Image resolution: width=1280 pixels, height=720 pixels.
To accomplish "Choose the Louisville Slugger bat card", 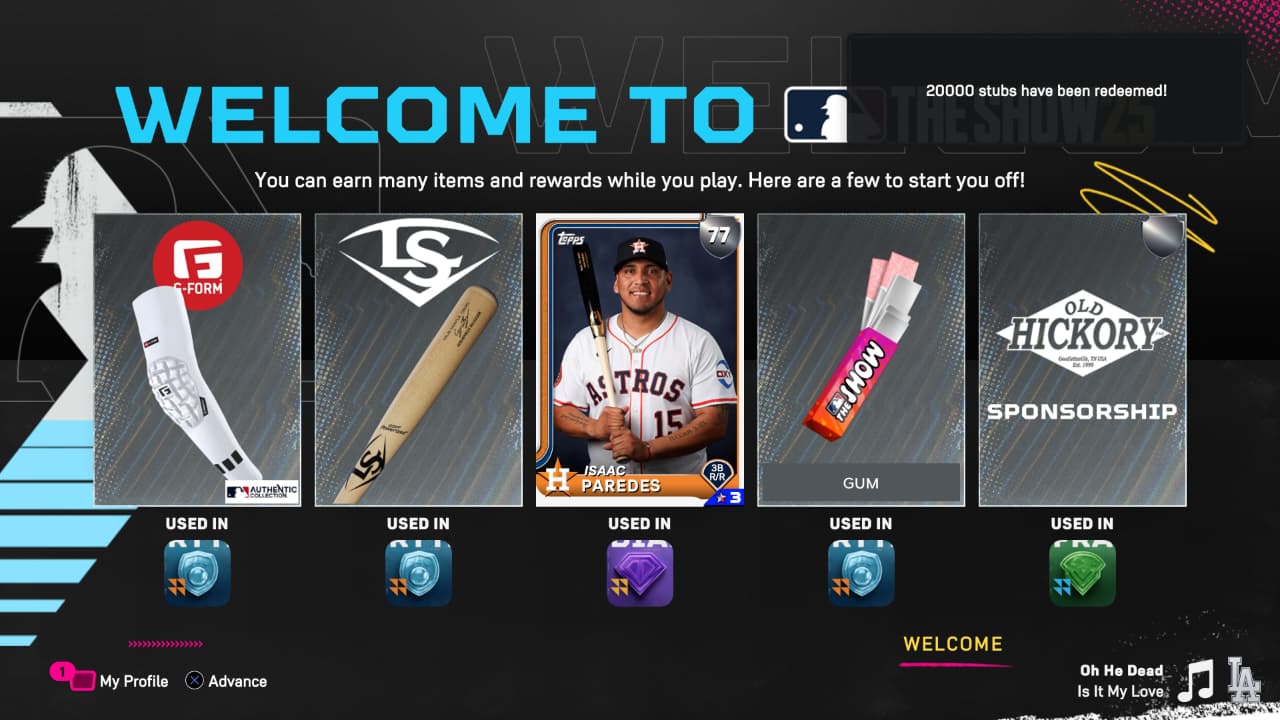I will tap(418, 359).
